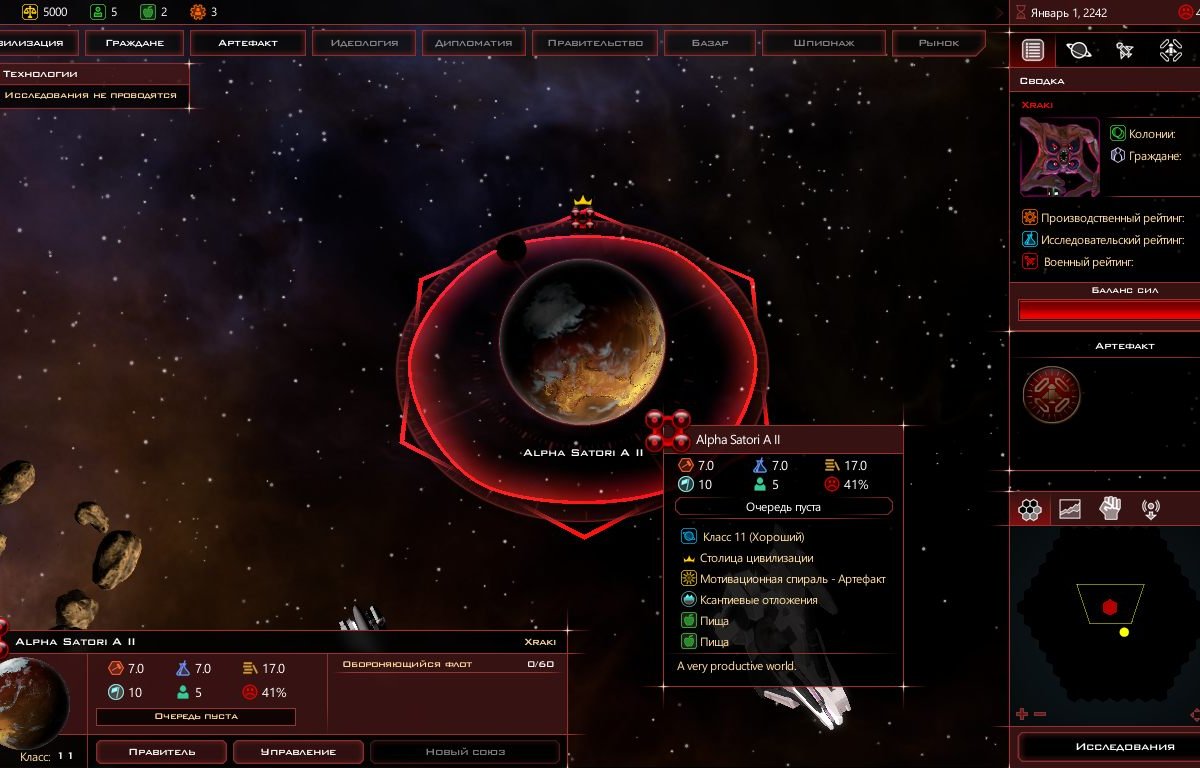Open the Рынок (Market) menu
This screenshot has height=768, width=1200.
click(x=938, y=43)
